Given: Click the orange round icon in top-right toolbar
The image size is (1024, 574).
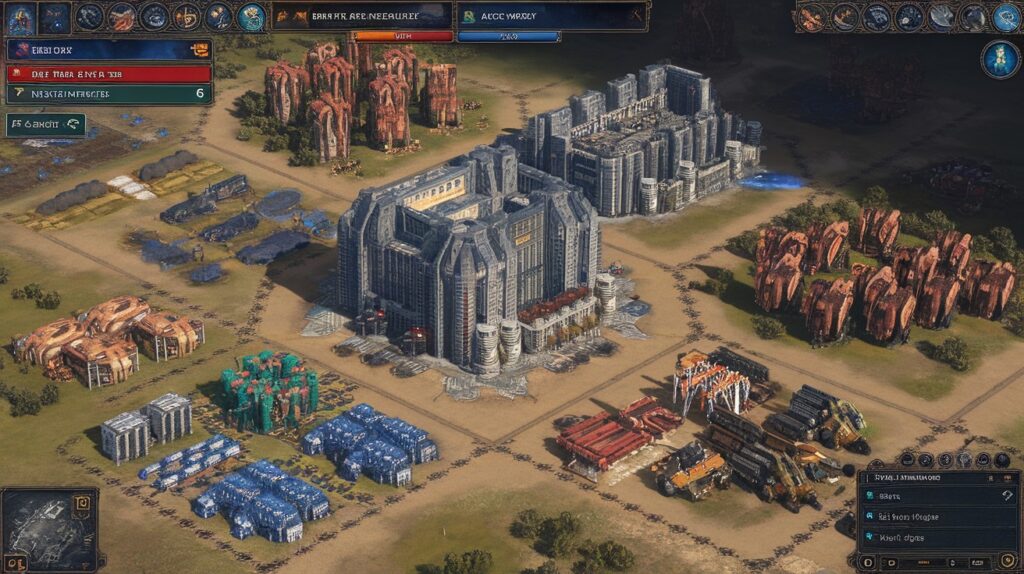Looking at the screenshot, I should coord(811,16).
